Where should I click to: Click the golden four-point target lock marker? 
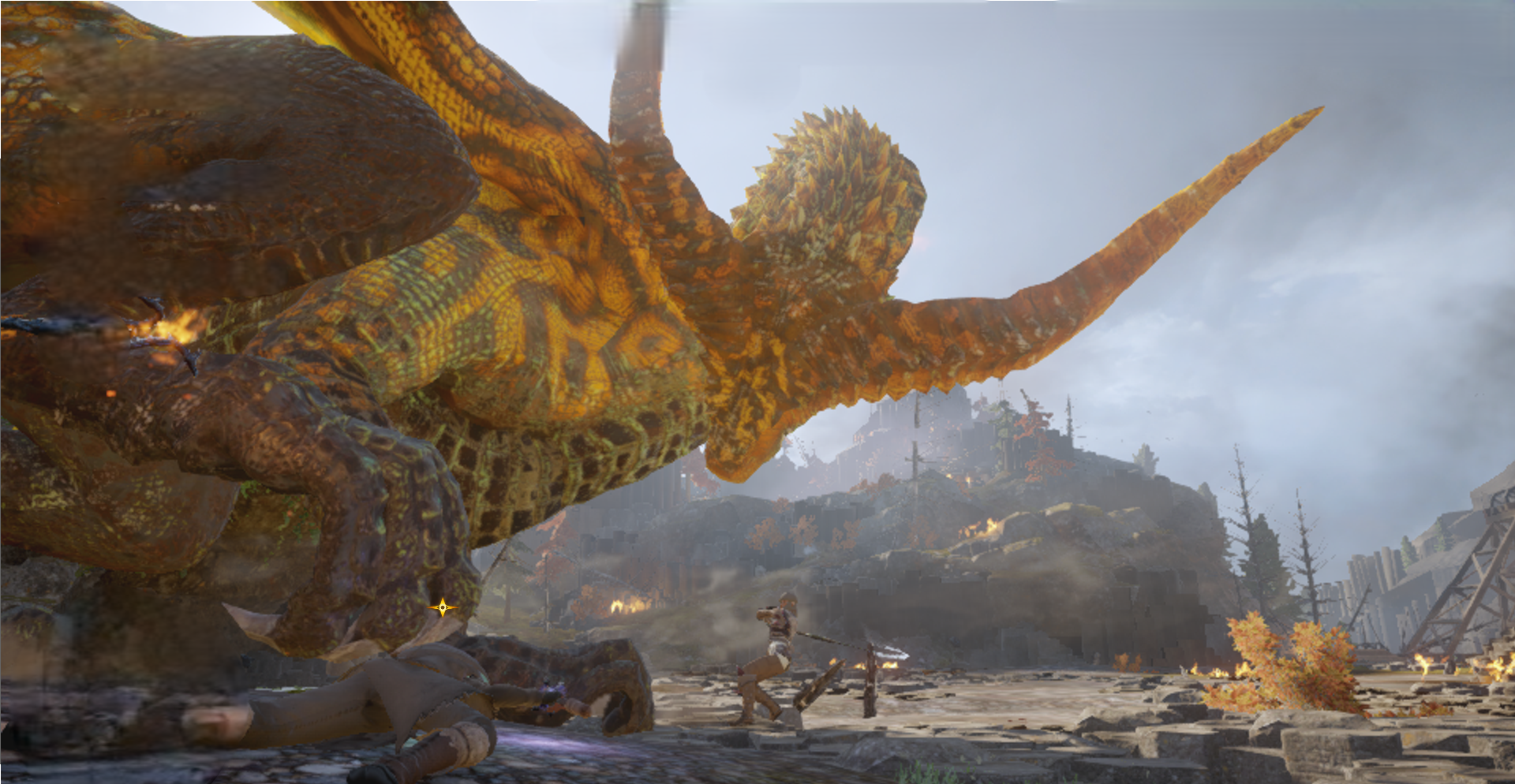443,607
